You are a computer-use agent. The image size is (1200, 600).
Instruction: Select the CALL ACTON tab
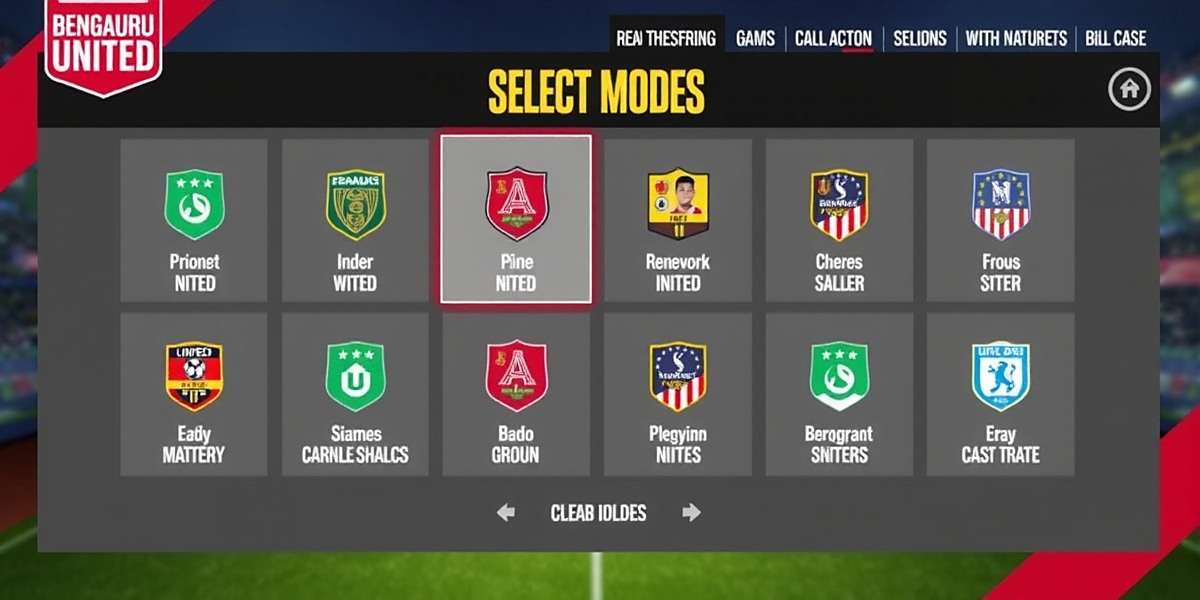point(833,39)
